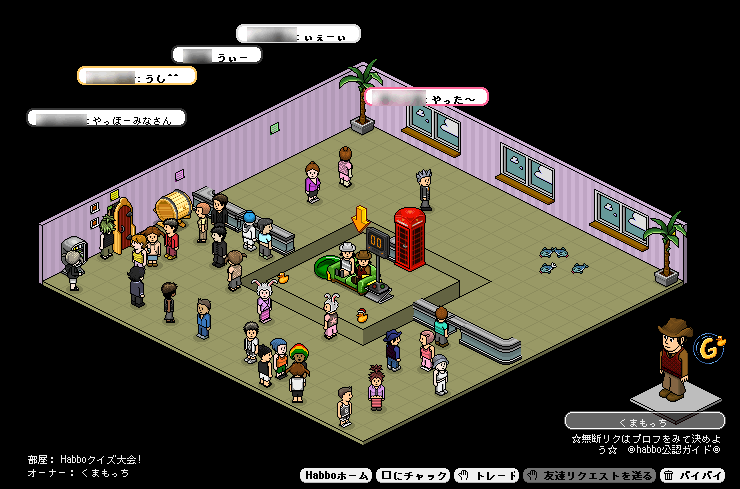Click the 口にチャック mute button

point(414,476)
